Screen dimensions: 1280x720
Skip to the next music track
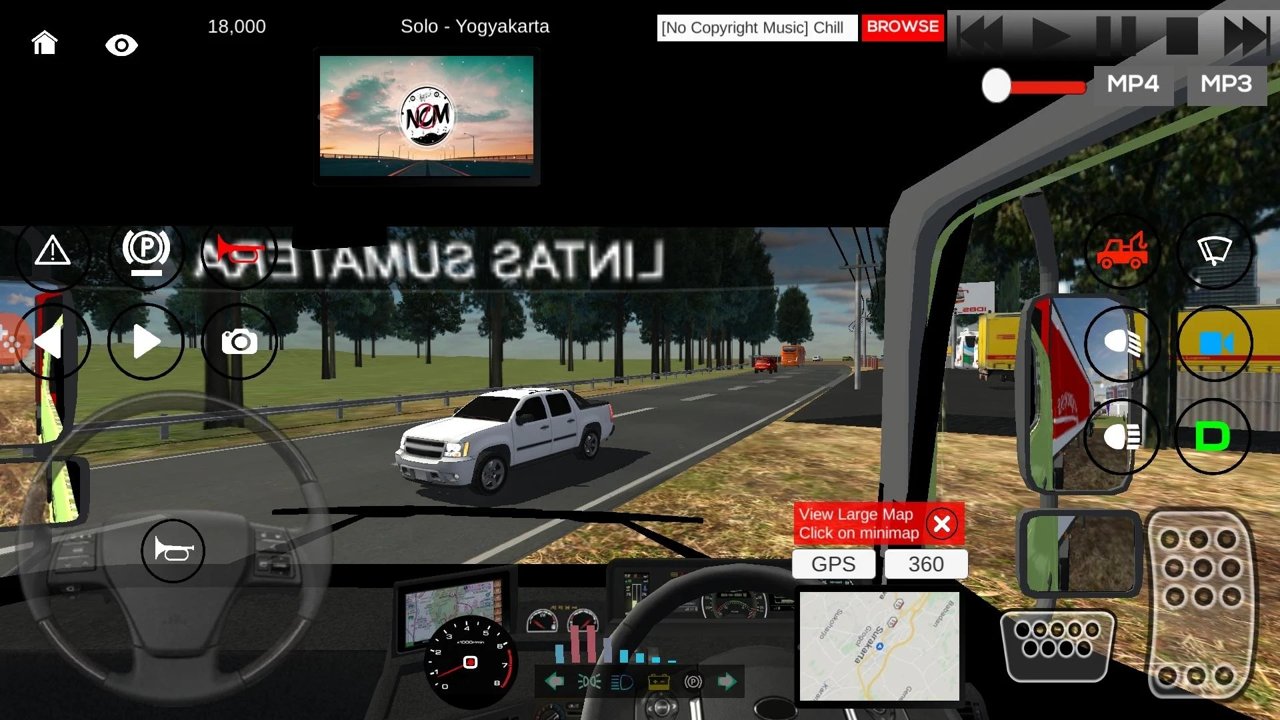click(1246, 36)
